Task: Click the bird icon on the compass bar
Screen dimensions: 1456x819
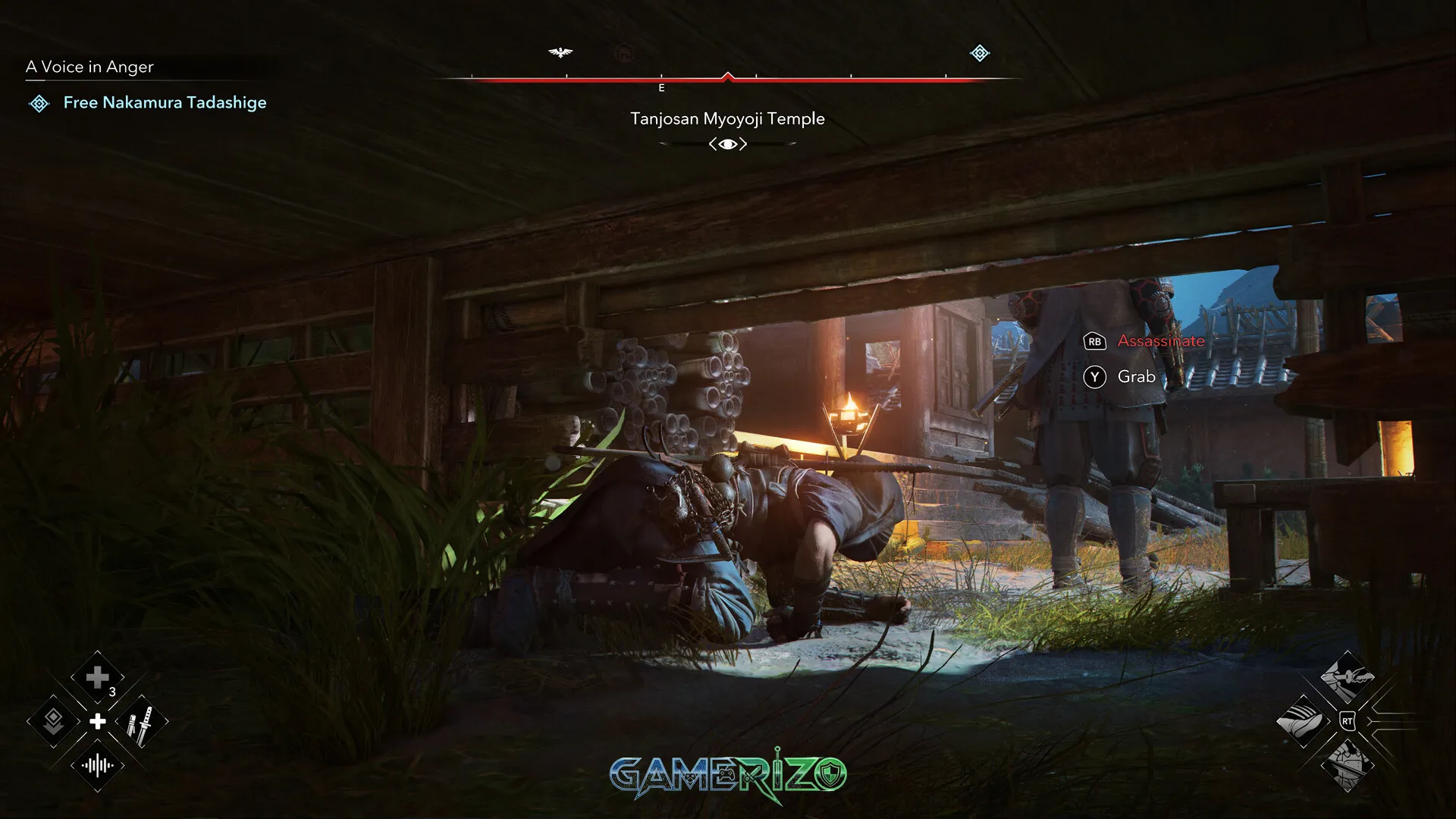Action: click(x=561, y=52)
